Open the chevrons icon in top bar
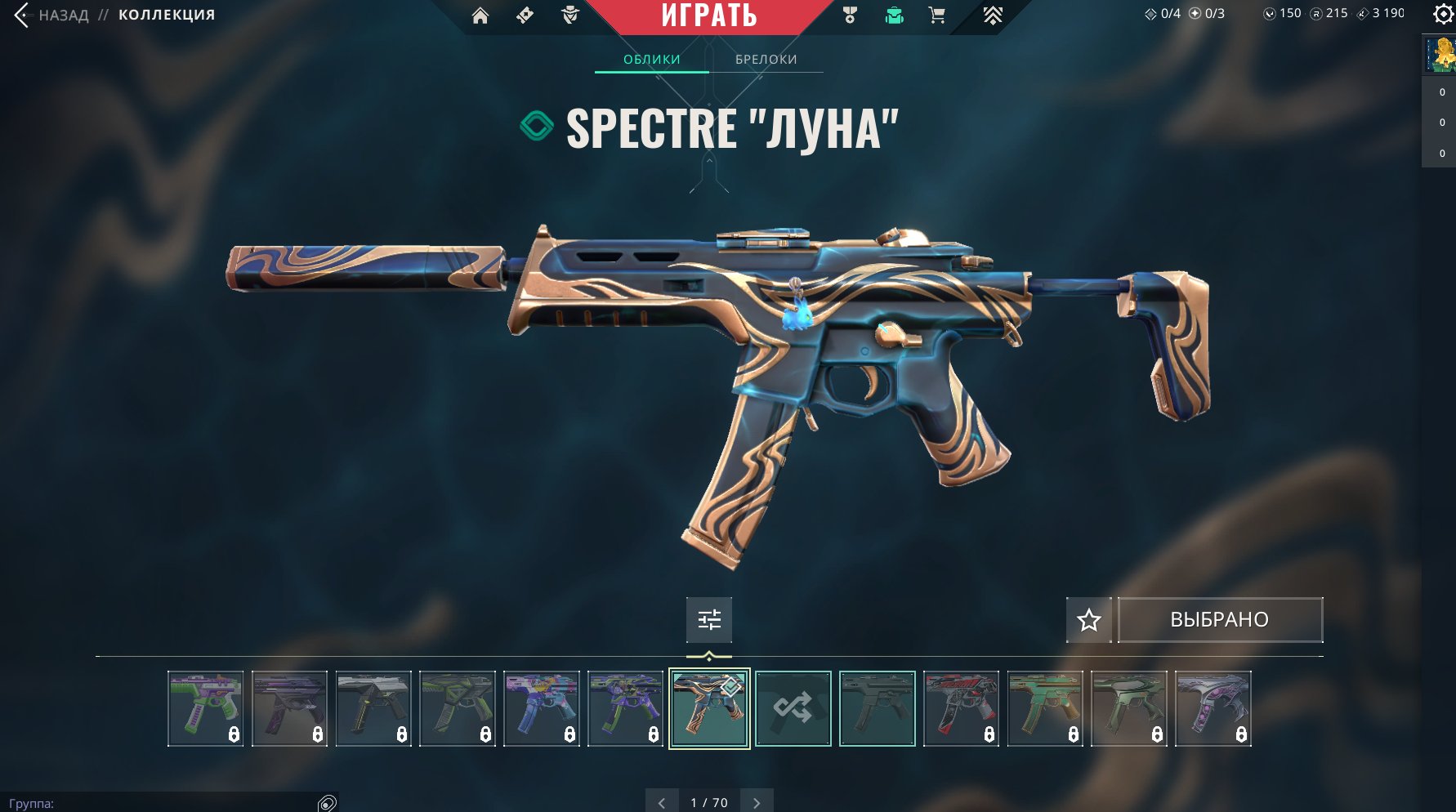1456x812 pixels. coord(993,16)
